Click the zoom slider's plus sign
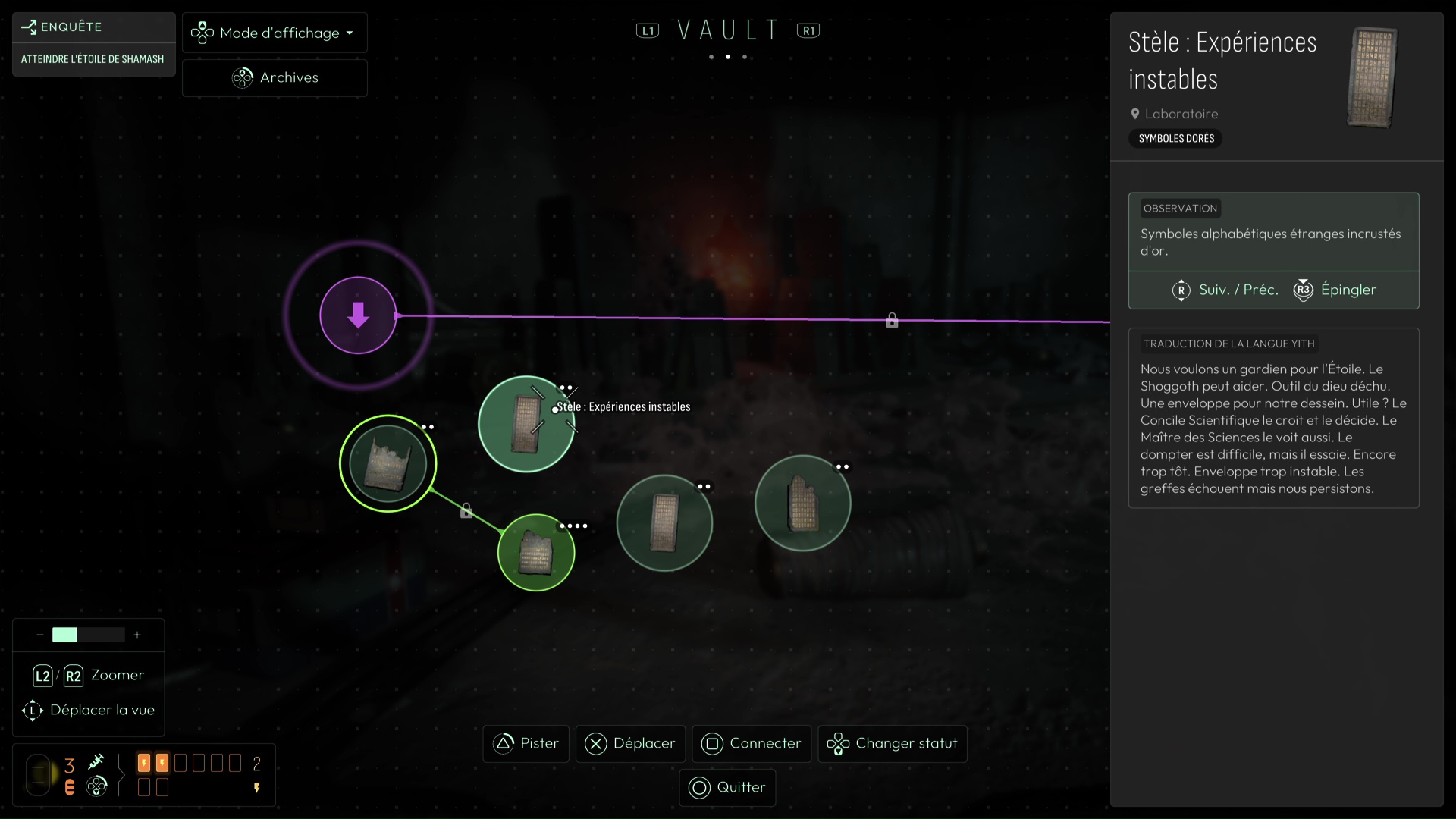 tap(137, 635)
